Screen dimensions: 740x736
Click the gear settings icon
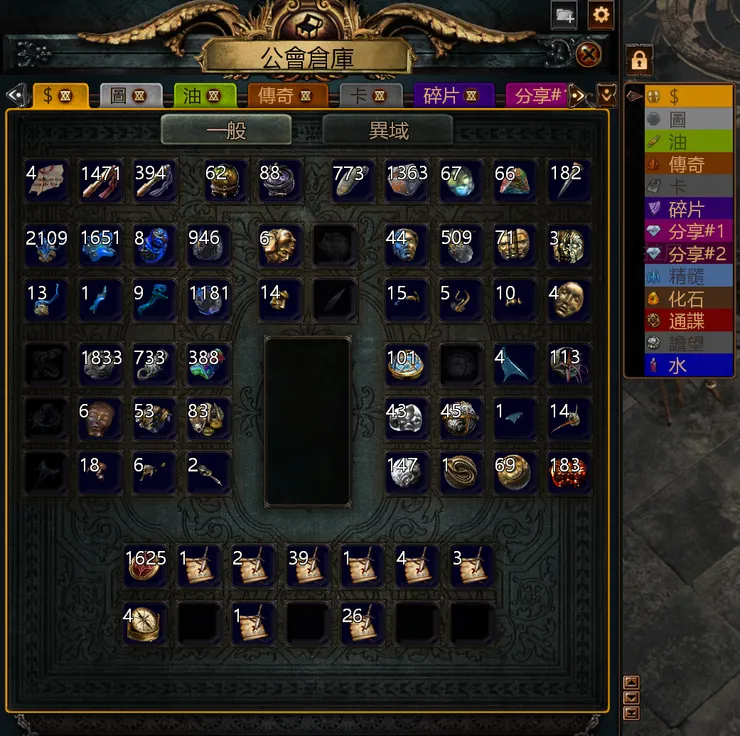point(600,14)
